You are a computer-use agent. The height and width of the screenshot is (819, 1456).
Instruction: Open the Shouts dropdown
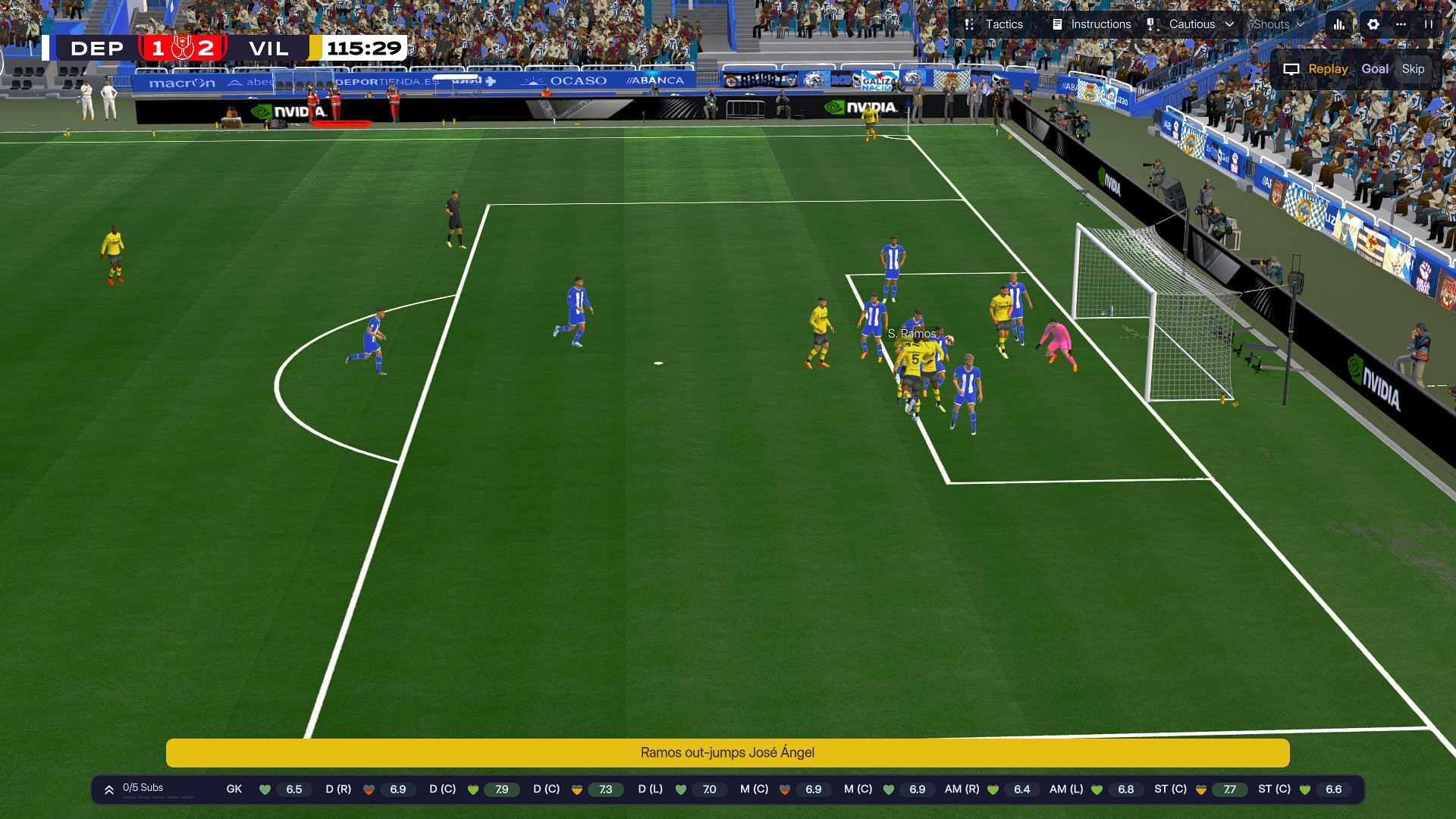pos(1278,24)
